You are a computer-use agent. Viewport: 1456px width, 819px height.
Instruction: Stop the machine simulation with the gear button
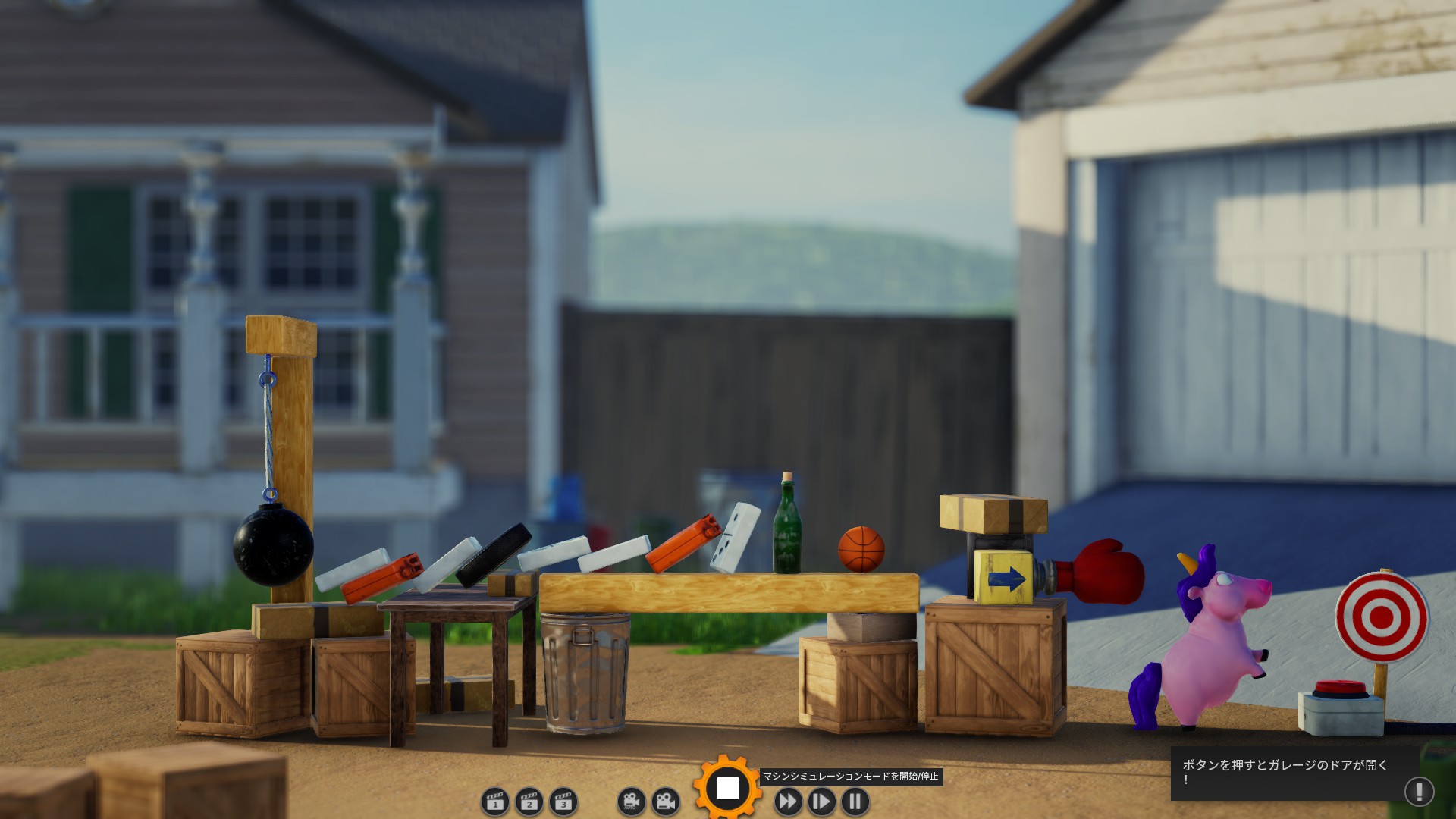click(727, 789)
